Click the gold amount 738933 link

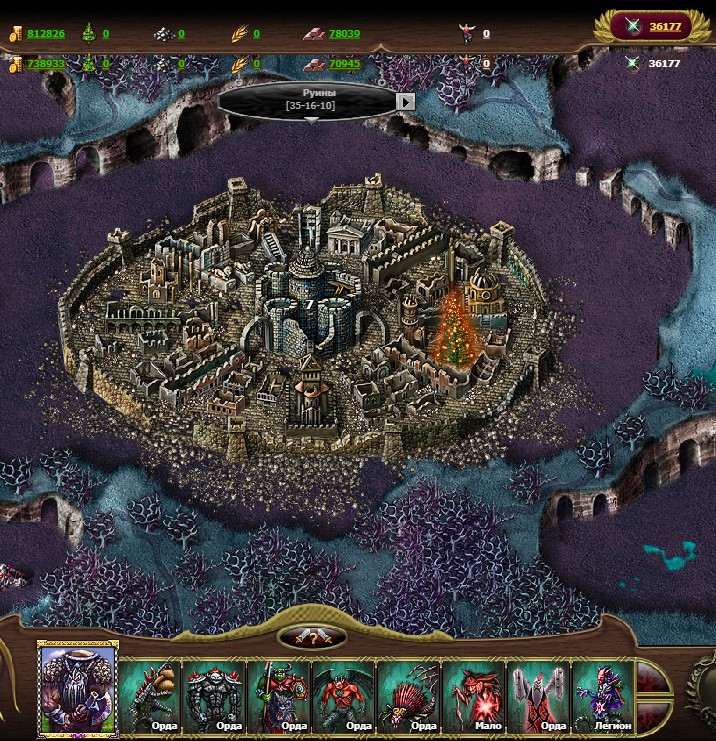[46, 64]
